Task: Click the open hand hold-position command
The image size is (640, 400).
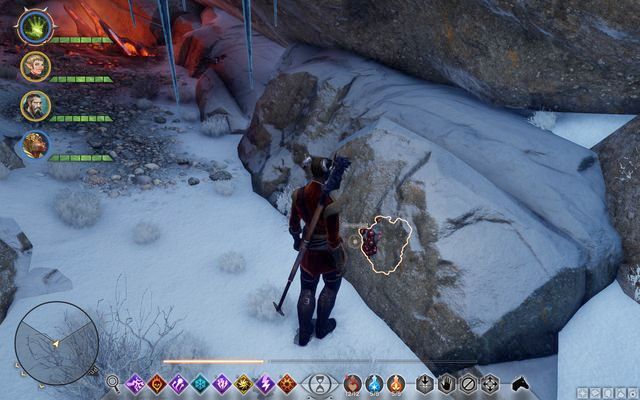Action: (x=446, y=382)
